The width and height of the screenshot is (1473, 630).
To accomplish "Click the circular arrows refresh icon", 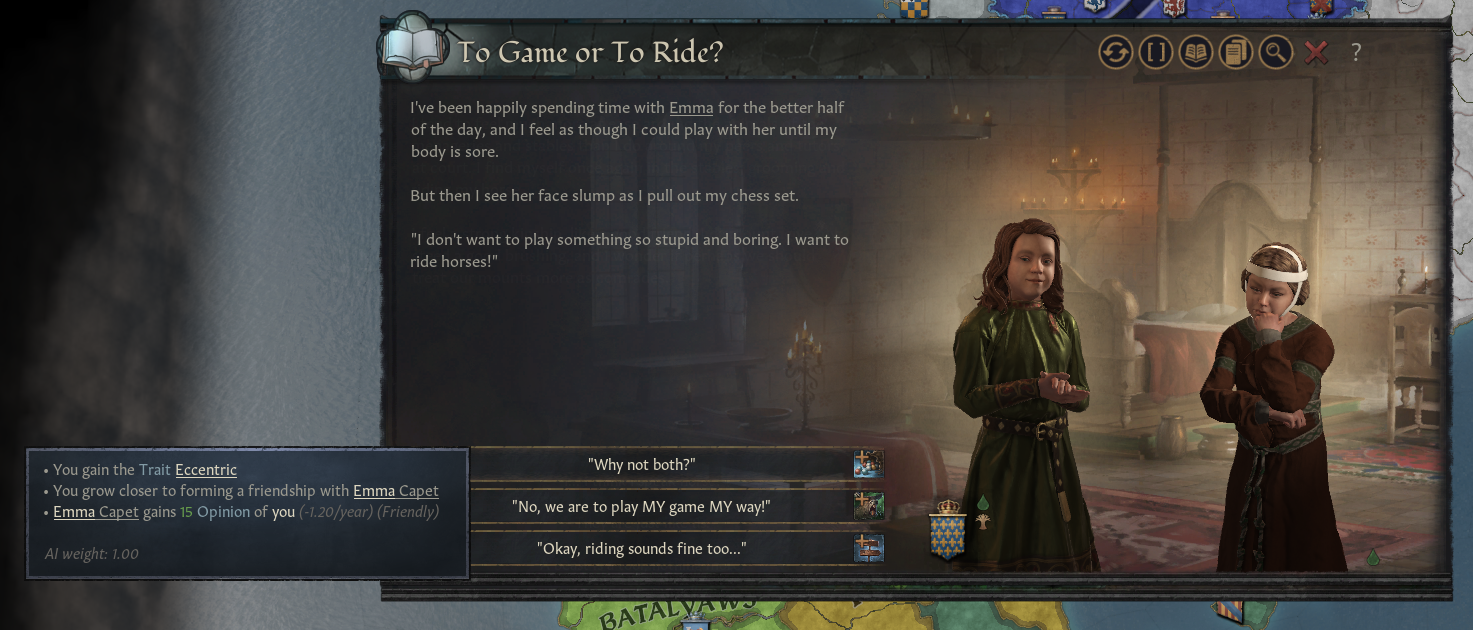I will [x=1116, y=53].
